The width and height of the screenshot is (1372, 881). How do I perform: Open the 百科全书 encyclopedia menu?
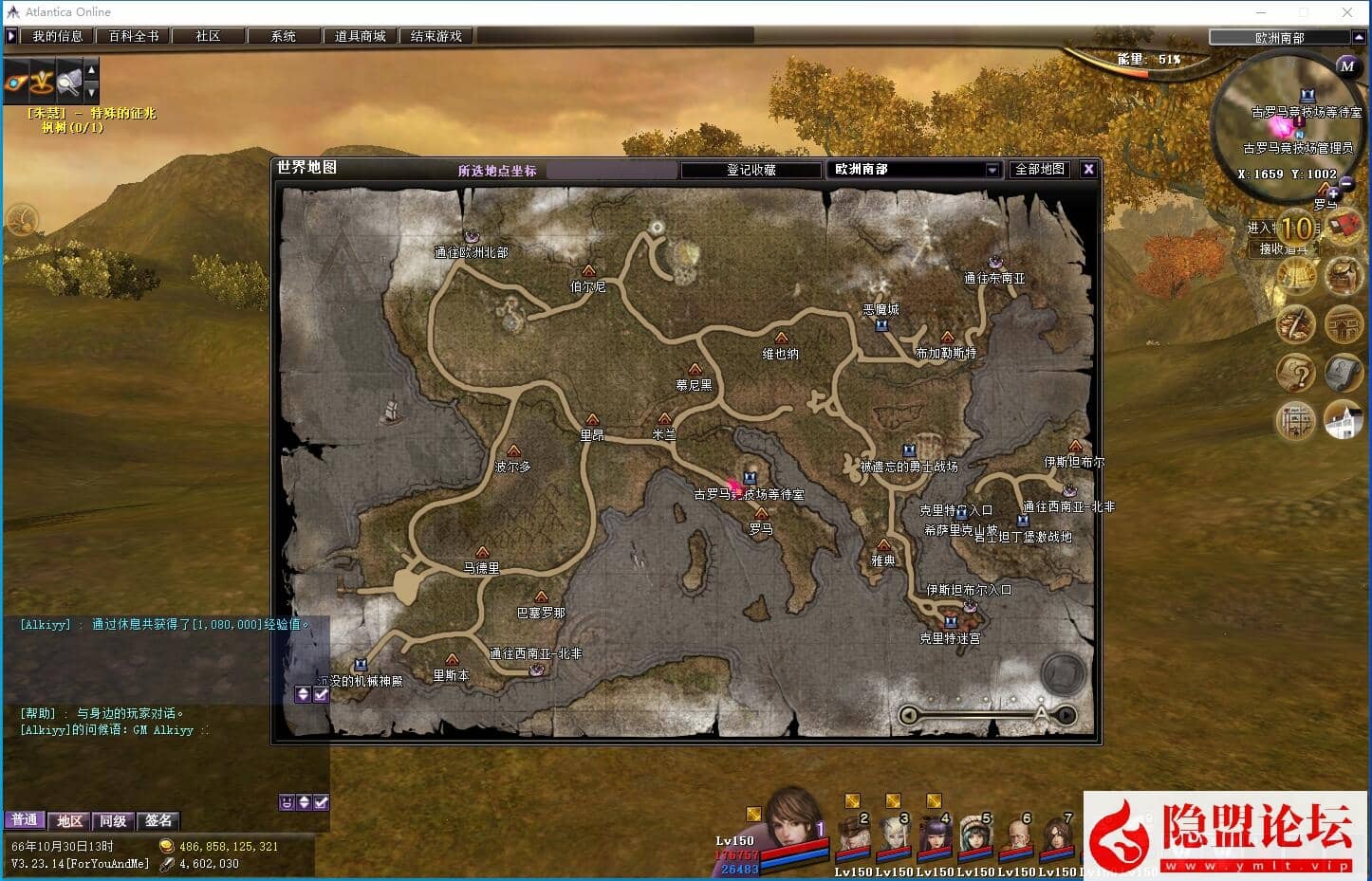tap(133, 36)
